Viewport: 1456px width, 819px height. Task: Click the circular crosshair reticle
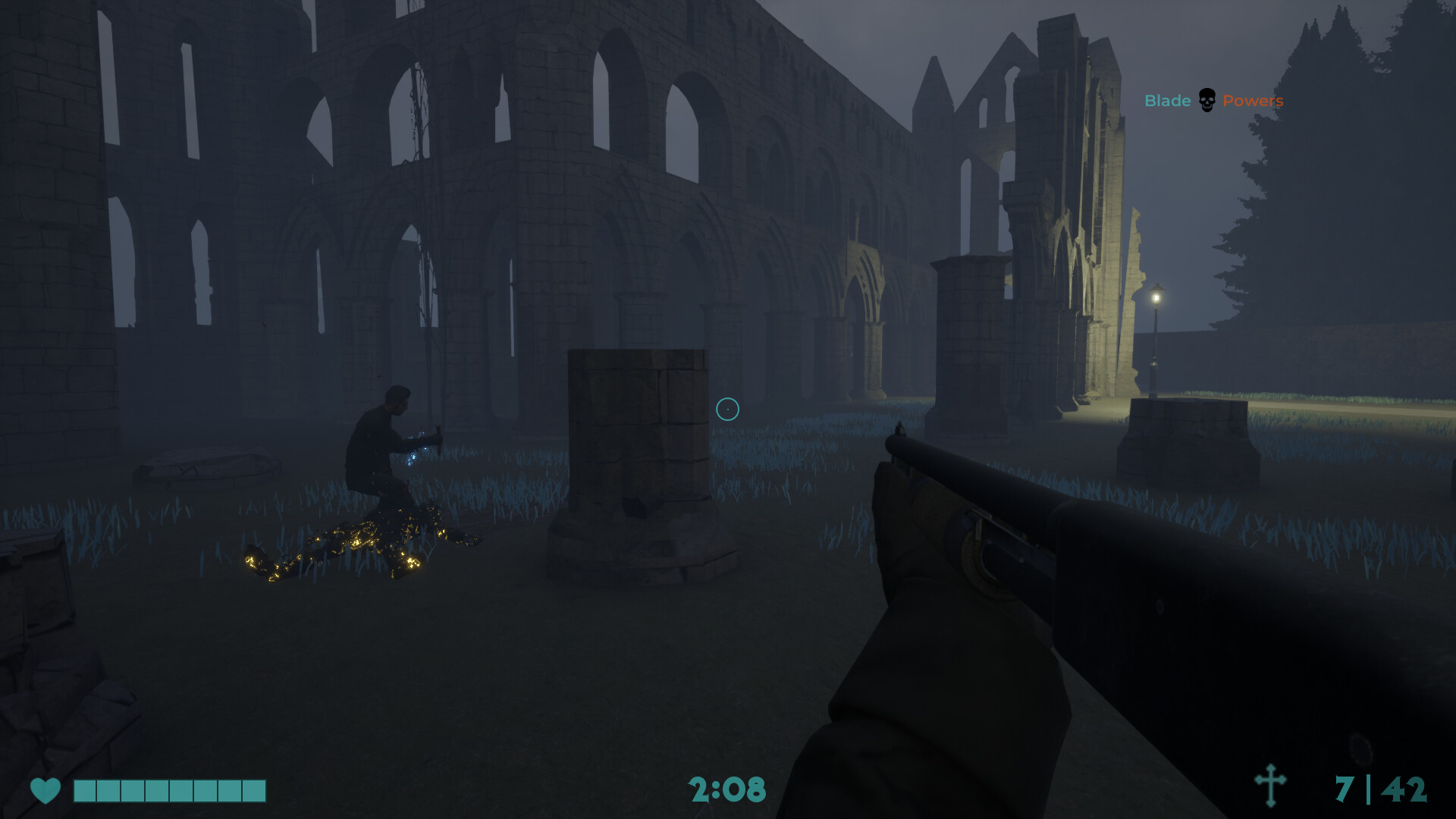tap(729, 408)
